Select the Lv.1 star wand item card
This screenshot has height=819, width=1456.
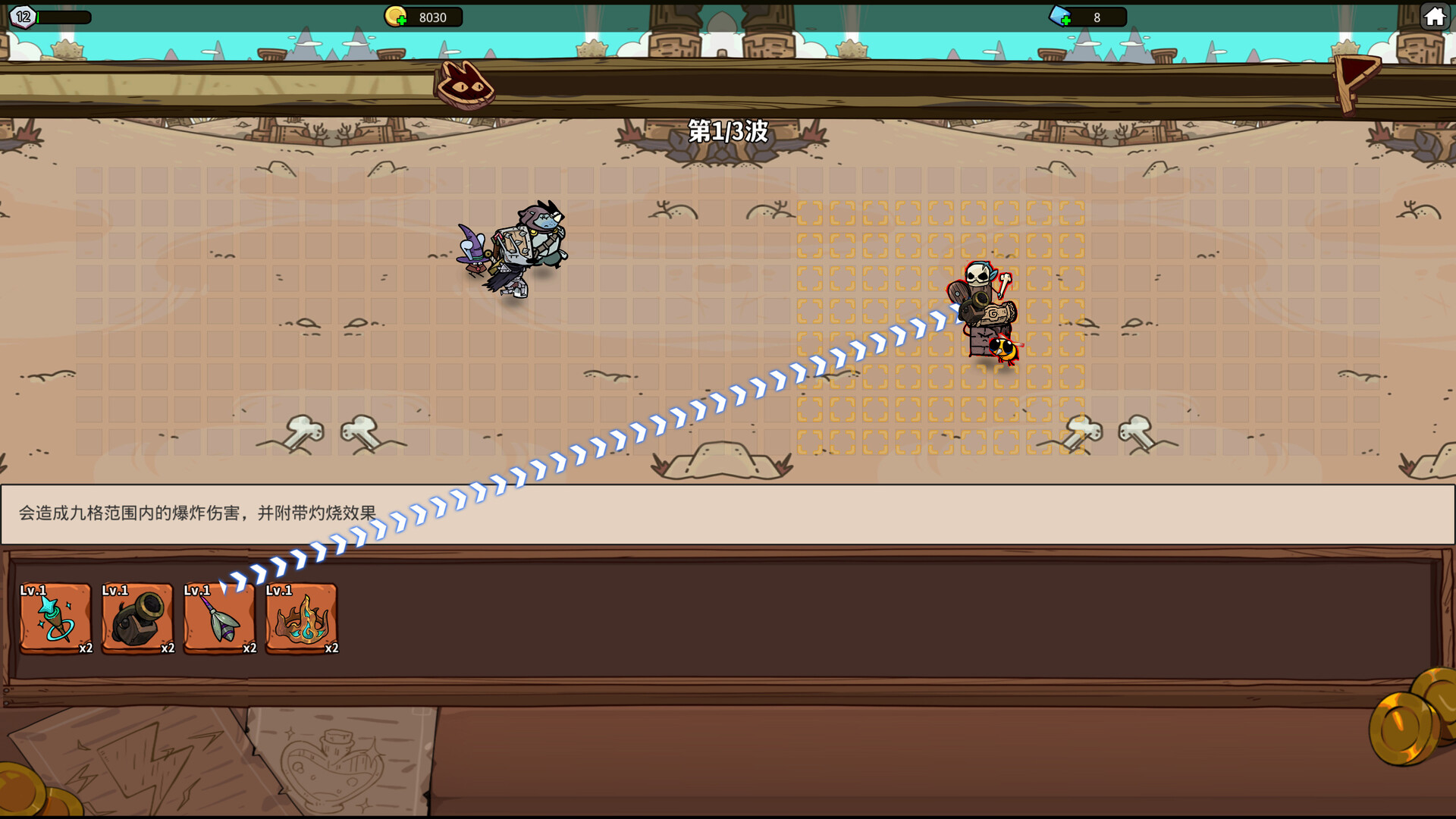coord(54,620)
